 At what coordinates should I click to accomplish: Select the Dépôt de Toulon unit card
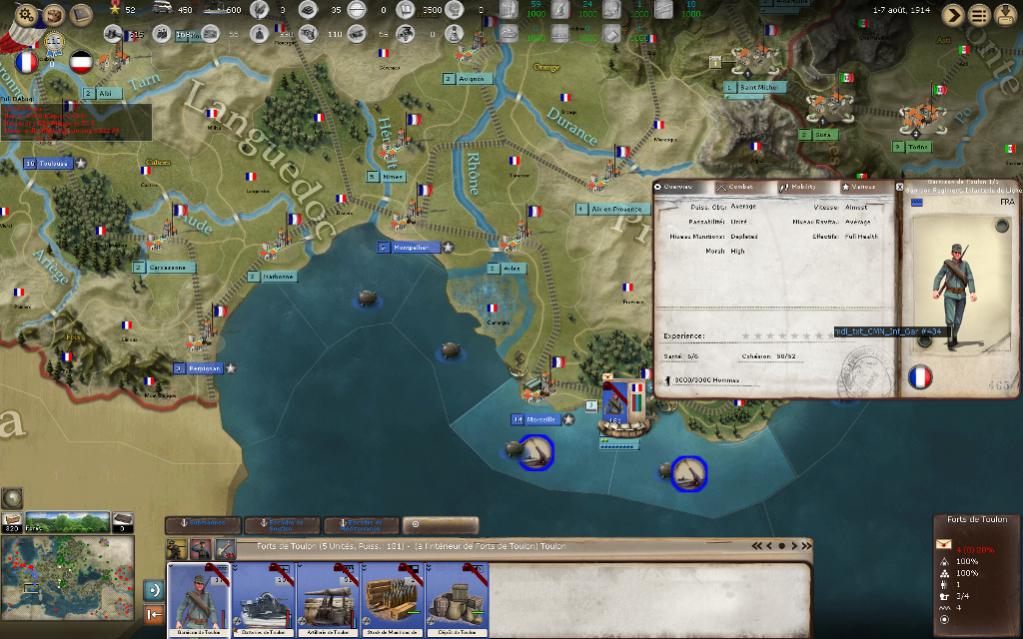click(x=459, y=598)
